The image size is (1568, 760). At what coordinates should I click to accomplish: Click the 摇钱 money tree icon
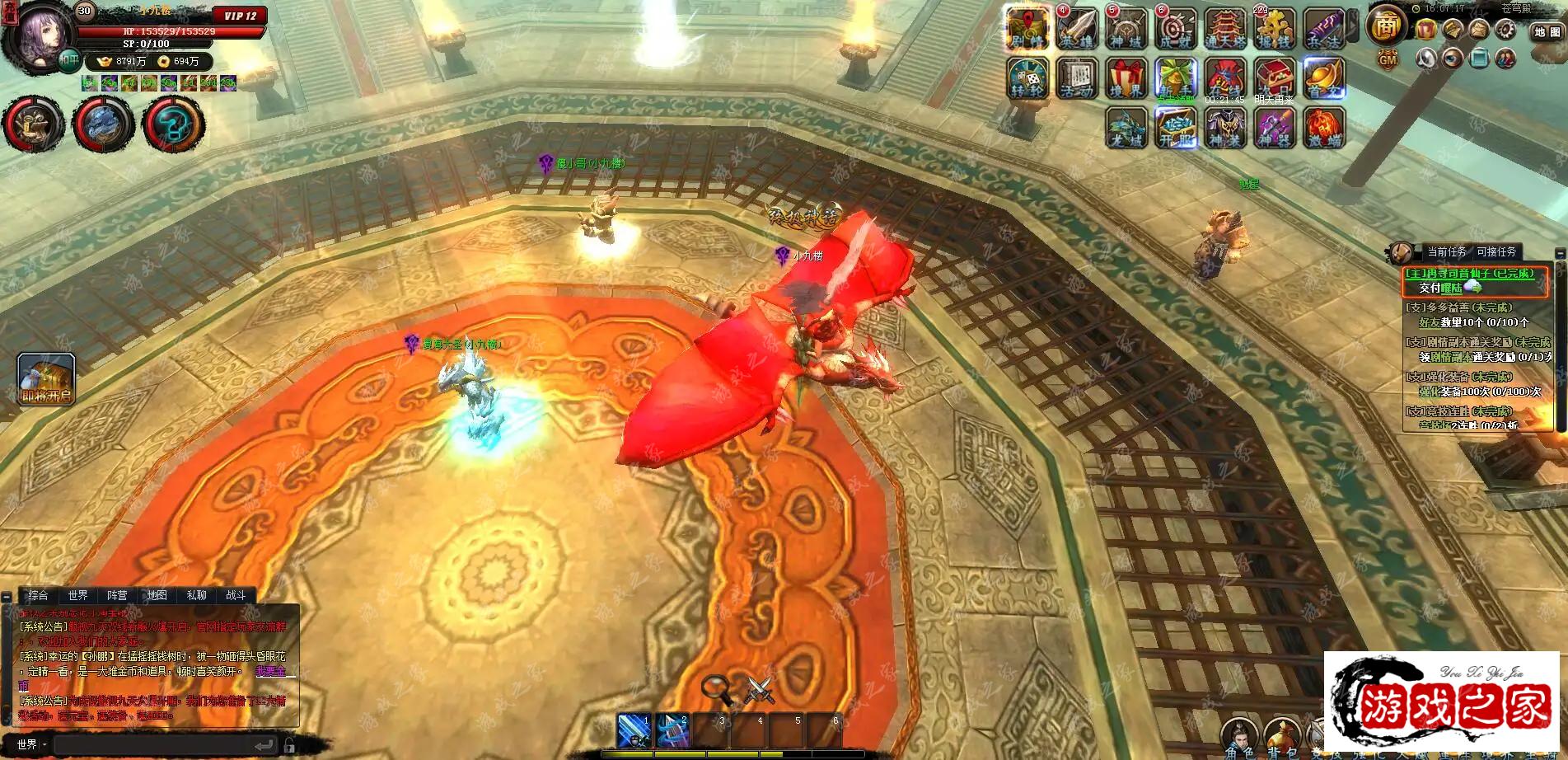tap(1274, 29)
